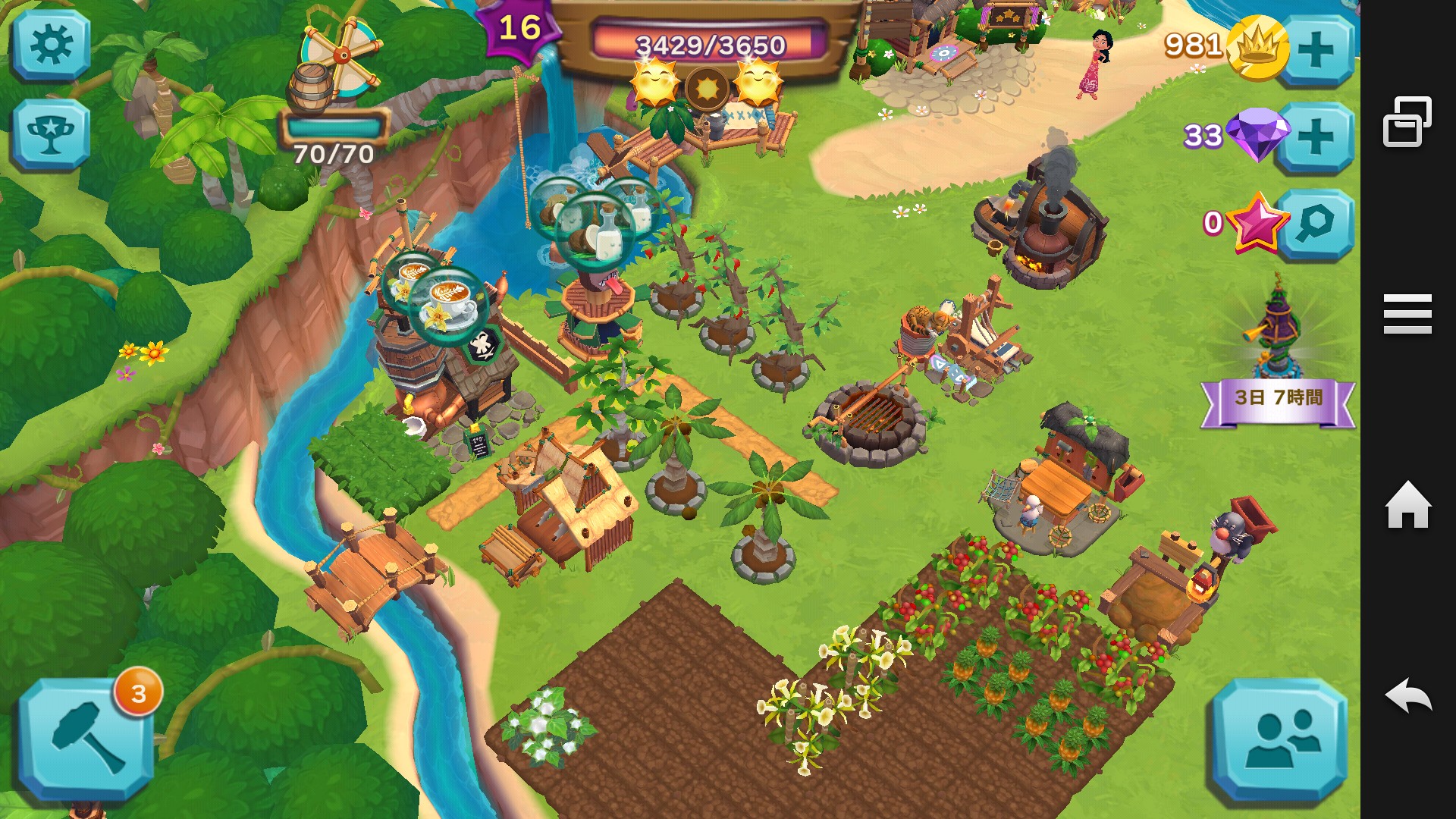Tap the Android back arrow

1407,695
